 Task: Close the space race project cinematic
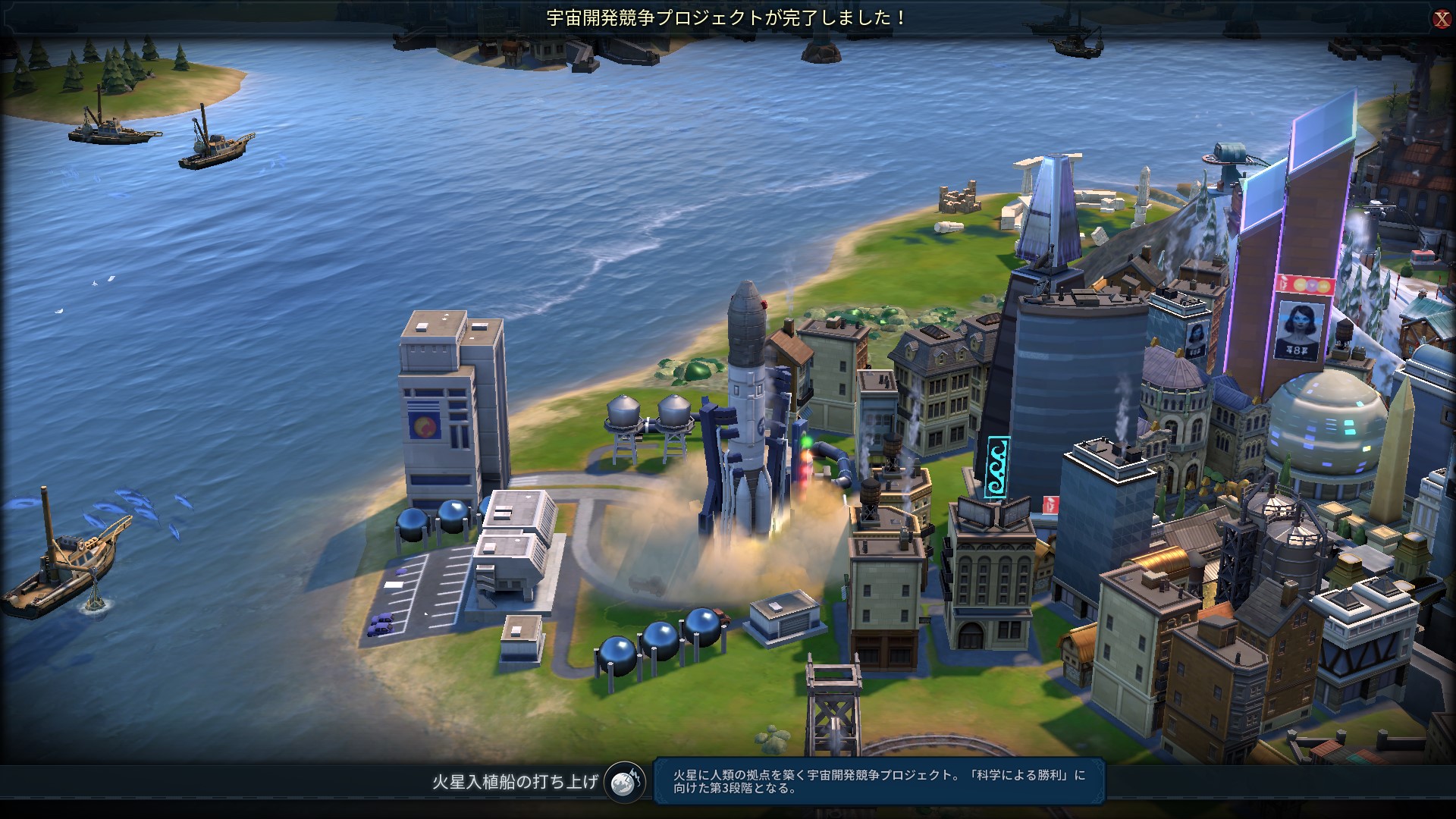click(x=1441, y=20)
